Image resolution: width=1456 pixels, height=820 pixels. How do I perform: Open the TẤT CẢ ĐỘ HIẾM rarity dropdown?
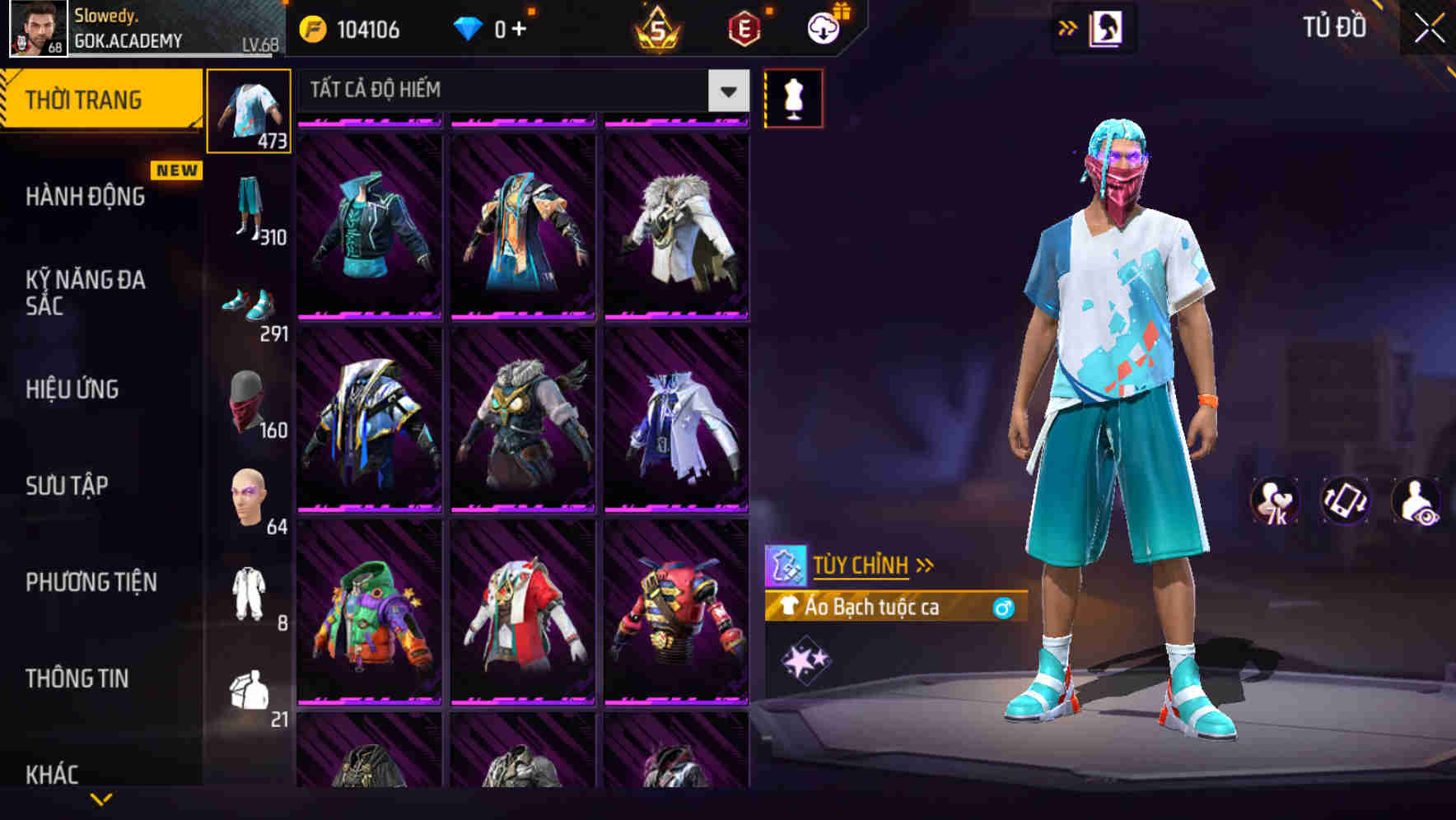pyautogui.click(x=517, y=91)
